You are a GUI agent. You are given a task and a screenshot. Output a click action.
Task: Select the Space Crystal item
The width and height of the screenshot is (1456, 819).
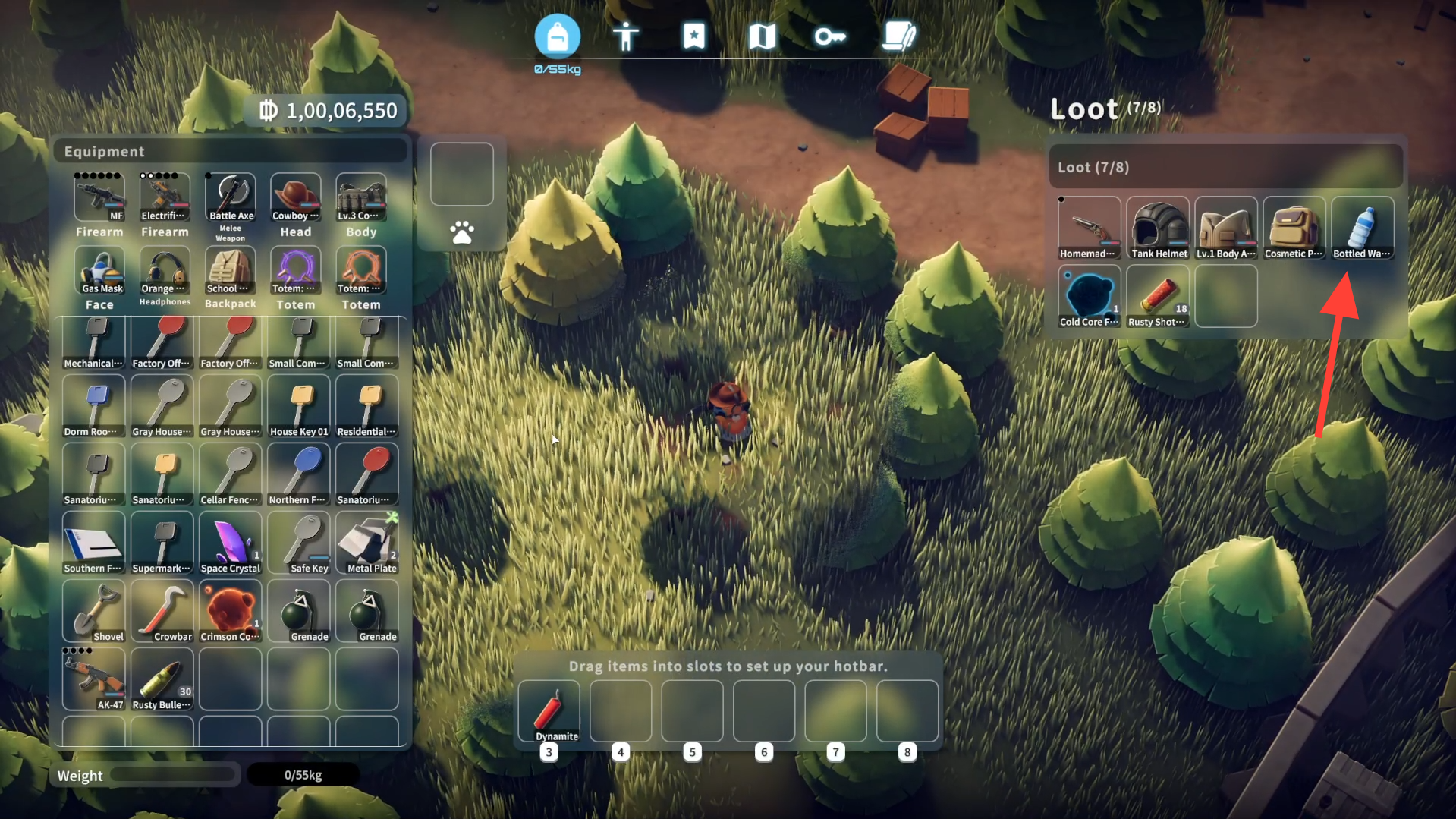[x=231, y=543]
